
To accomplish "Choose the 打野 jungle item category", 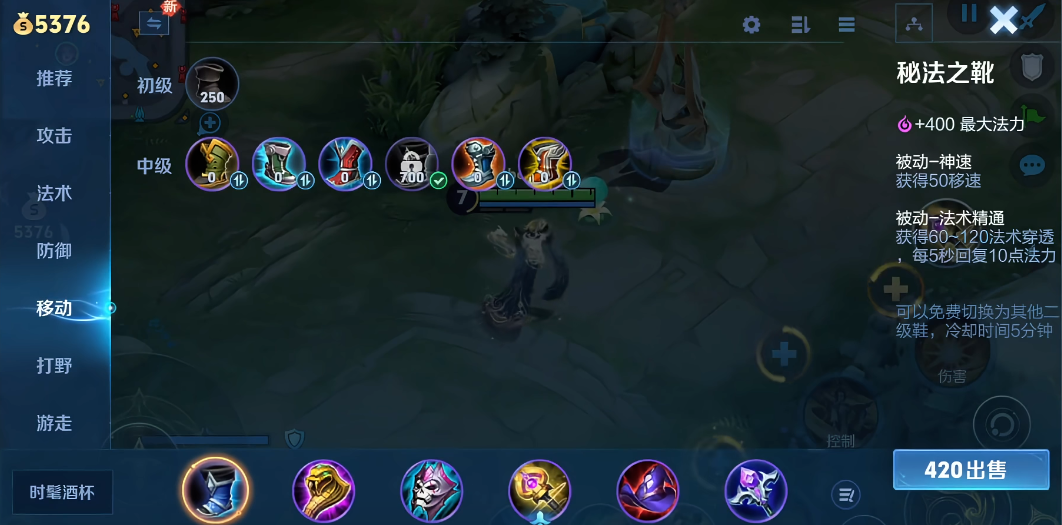I will click(x=54, y=366).
